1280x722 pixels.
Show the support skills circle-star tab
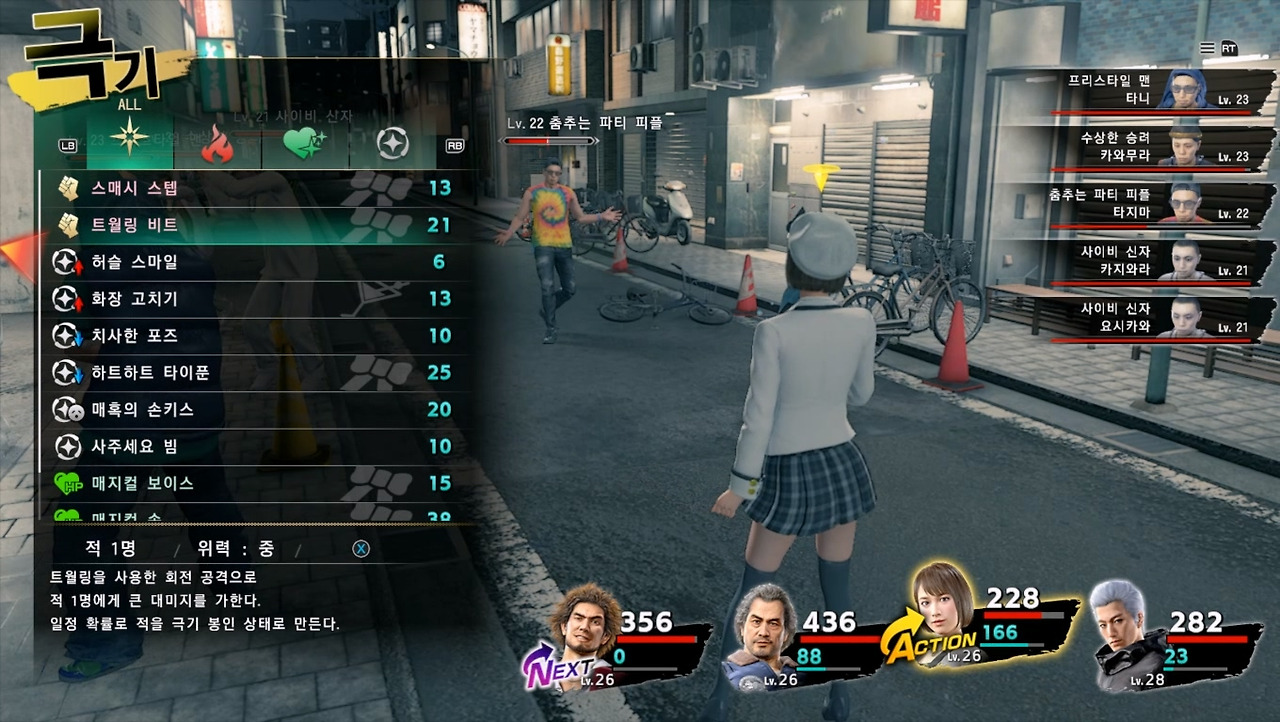point(392,145)
